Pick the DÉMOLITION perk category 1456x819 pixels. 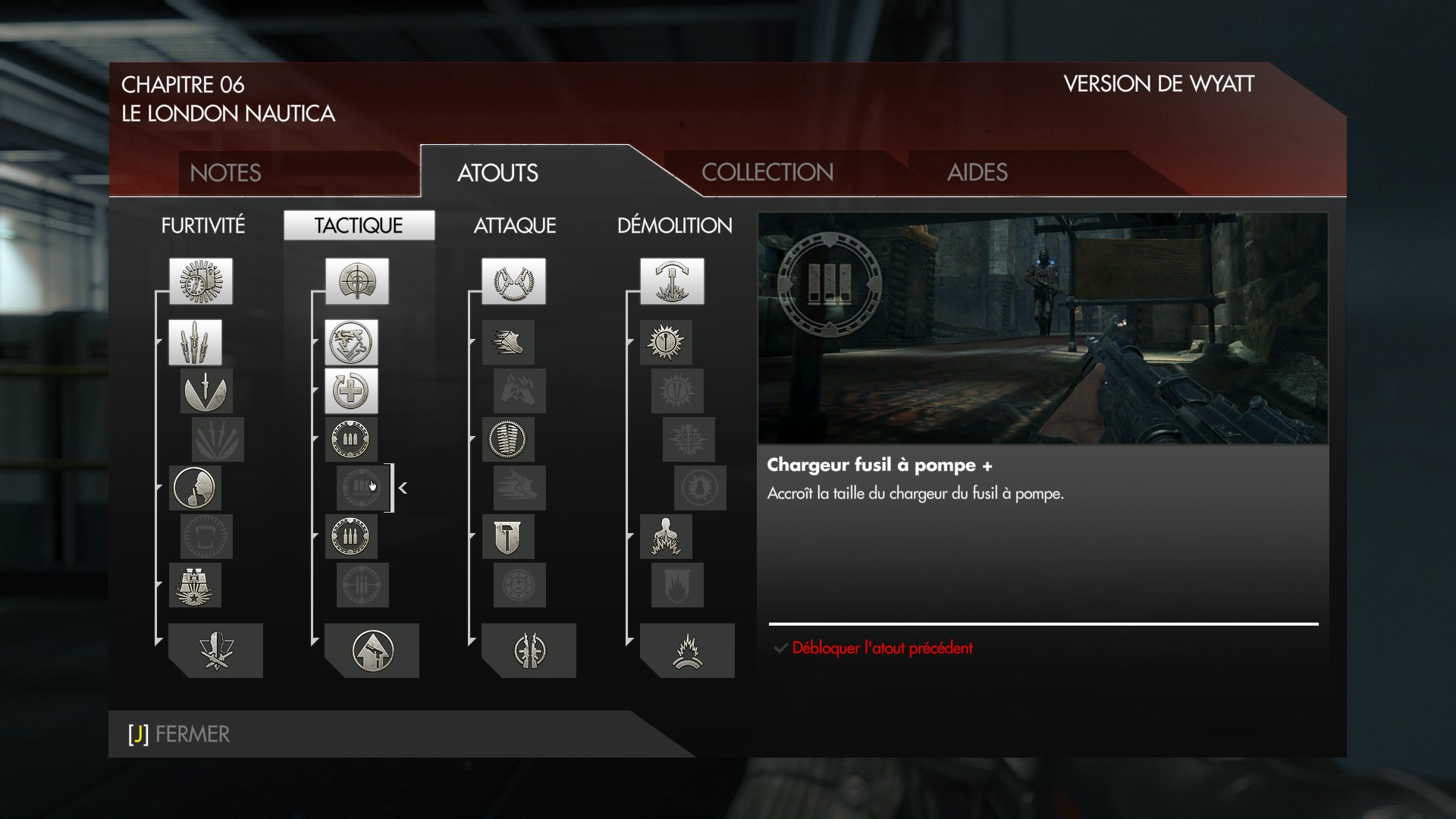(674, 225)
